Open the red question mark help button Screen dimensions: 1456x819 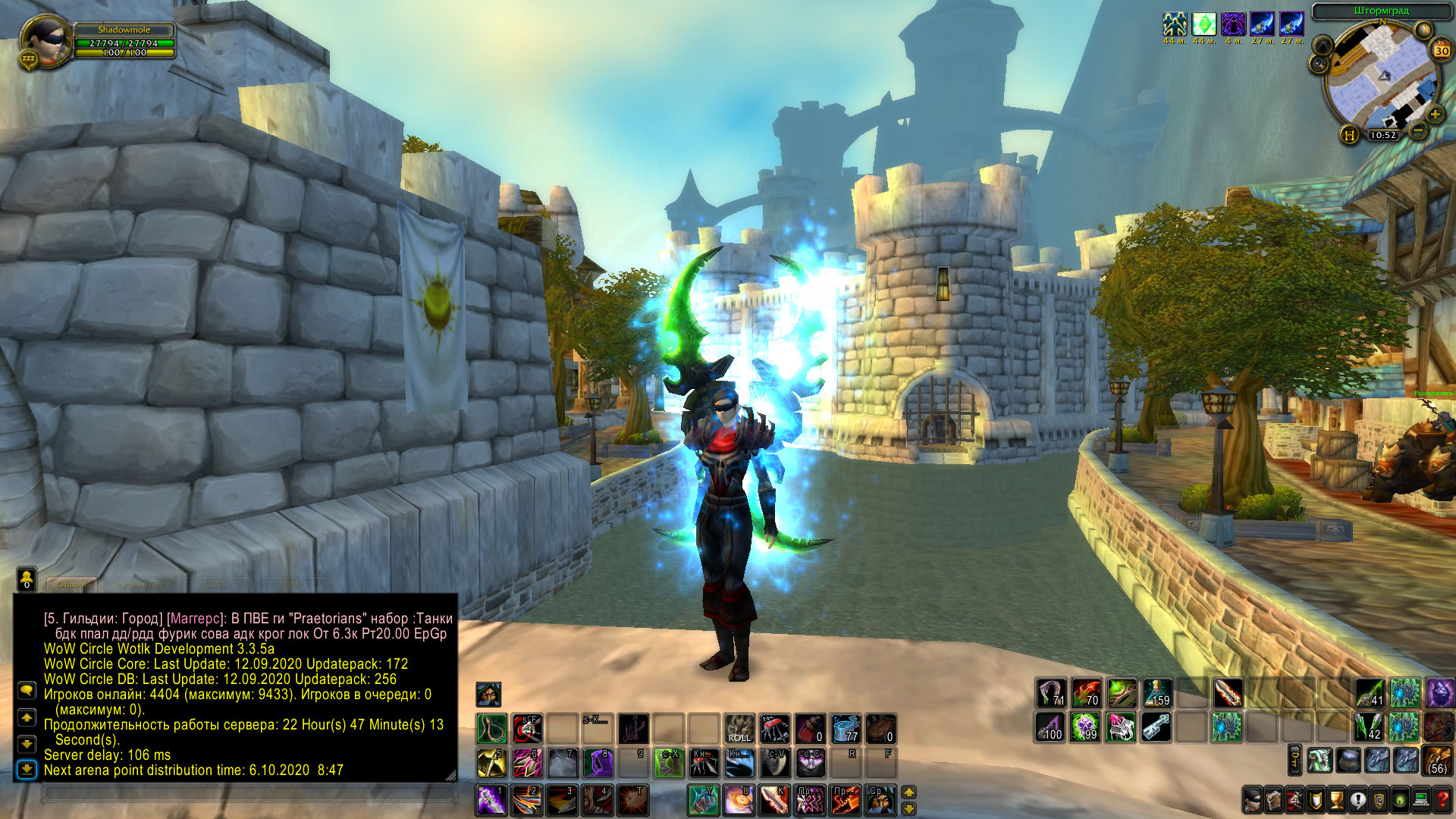[x=1442, y=799]
